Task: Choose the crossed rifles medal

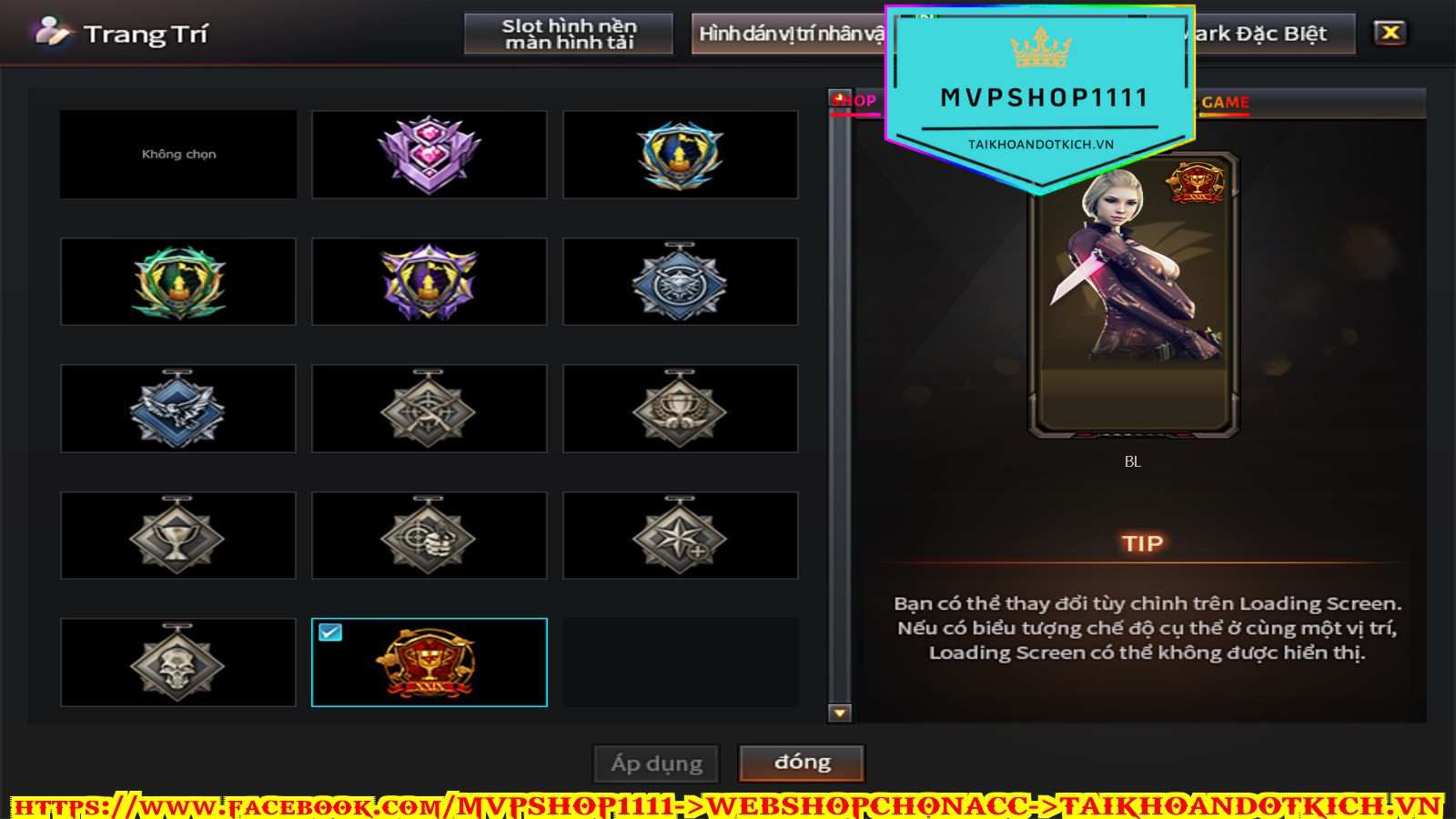Action: [429, 409]
